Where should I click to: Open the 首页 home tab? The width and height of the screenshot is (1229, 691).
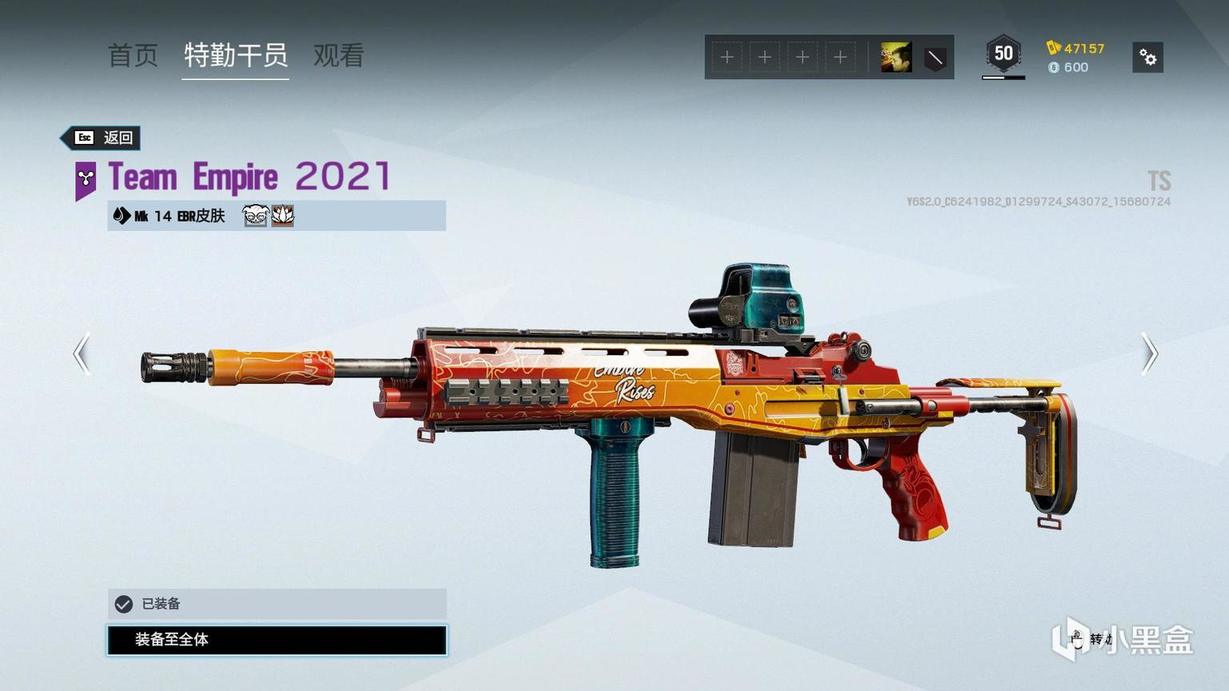[x=133, y=56]
